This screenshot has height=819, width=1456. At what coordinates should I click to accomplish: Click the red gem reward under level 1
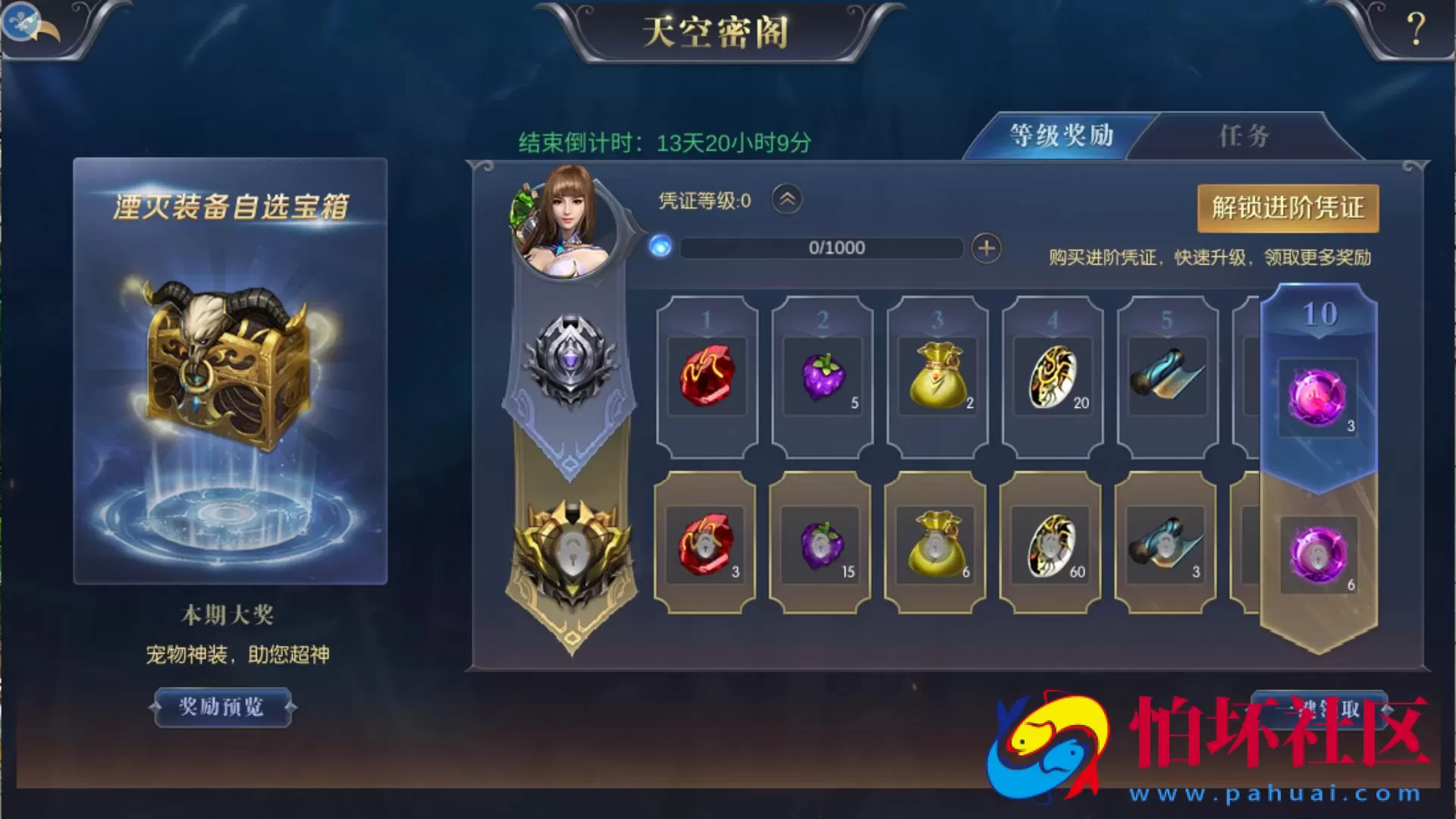(x=709, y=377)
